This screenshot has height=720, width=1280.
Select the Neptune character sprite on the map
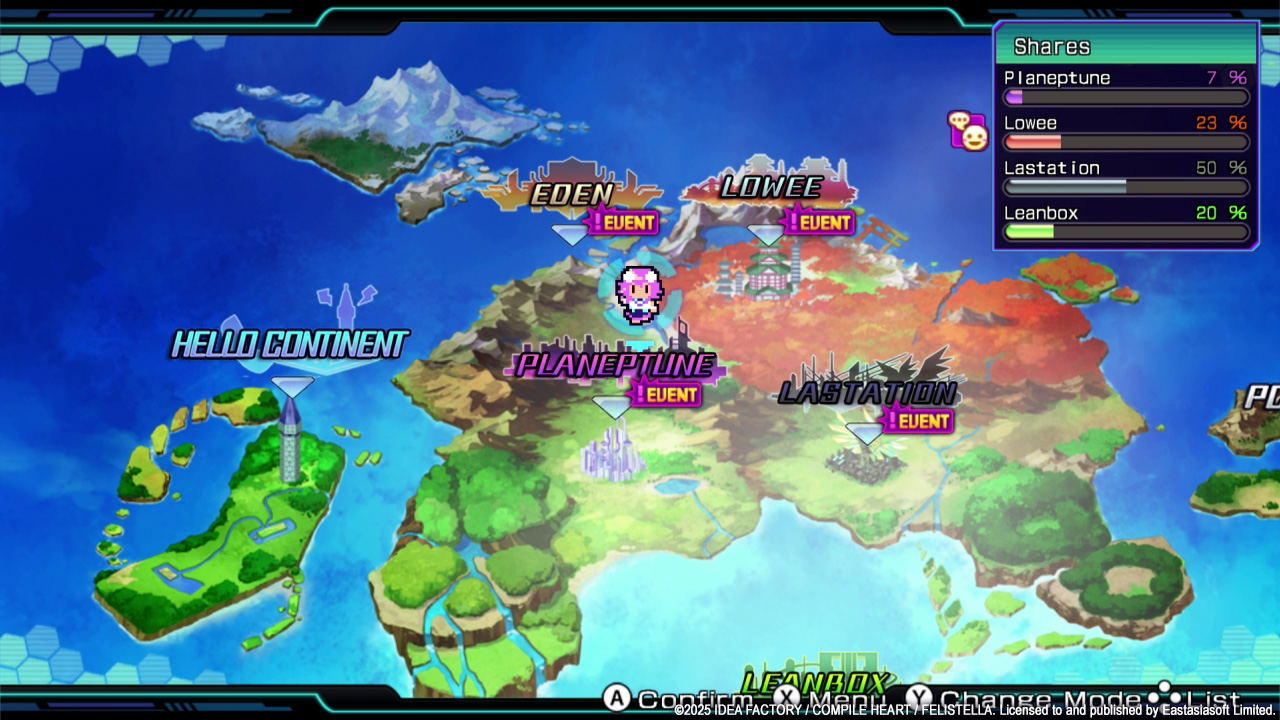[x=637, y=297]
